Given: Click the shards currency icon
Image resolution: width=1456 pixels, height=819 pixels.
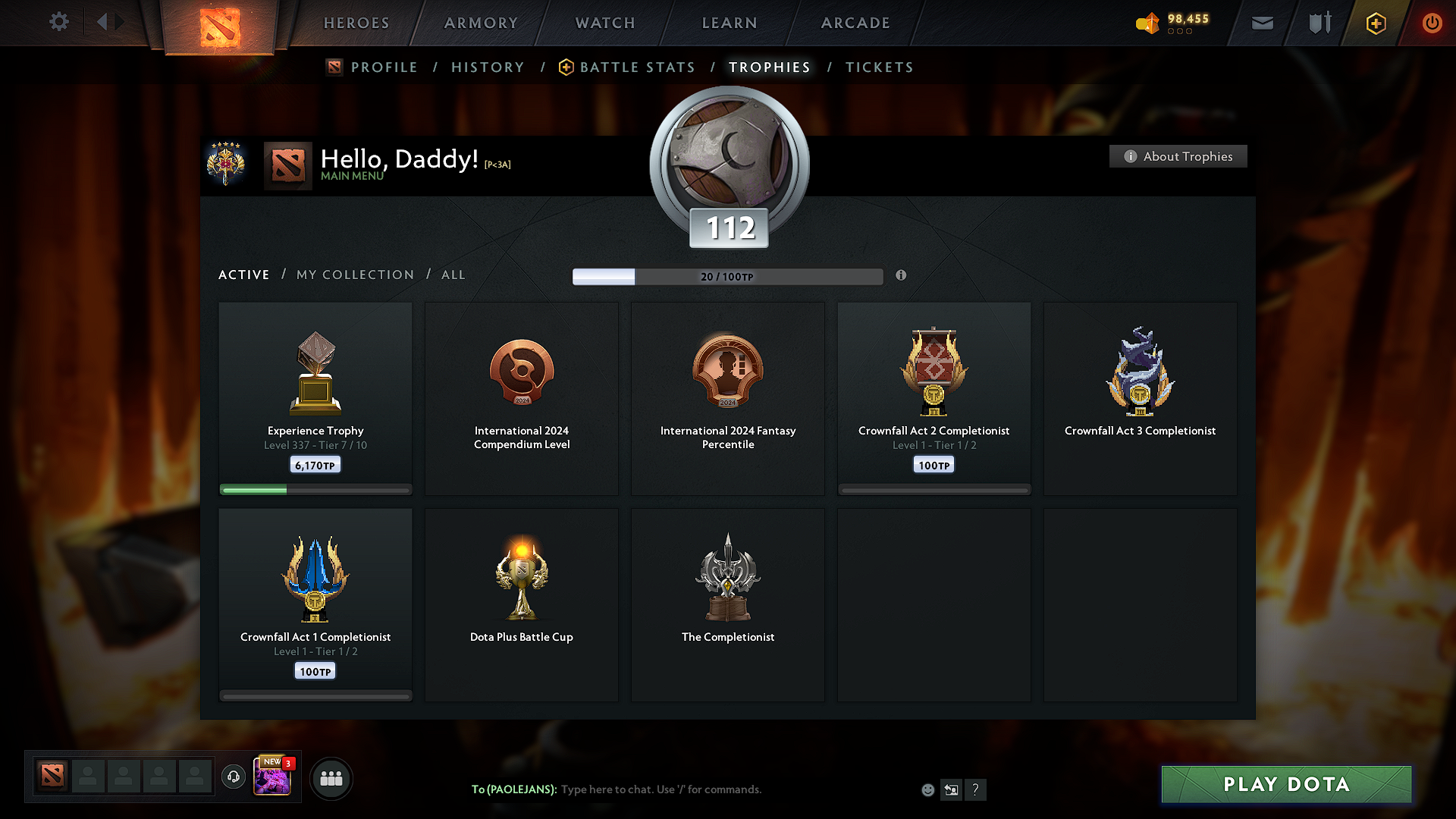Looking at the screenshot, I should 1147,24.
